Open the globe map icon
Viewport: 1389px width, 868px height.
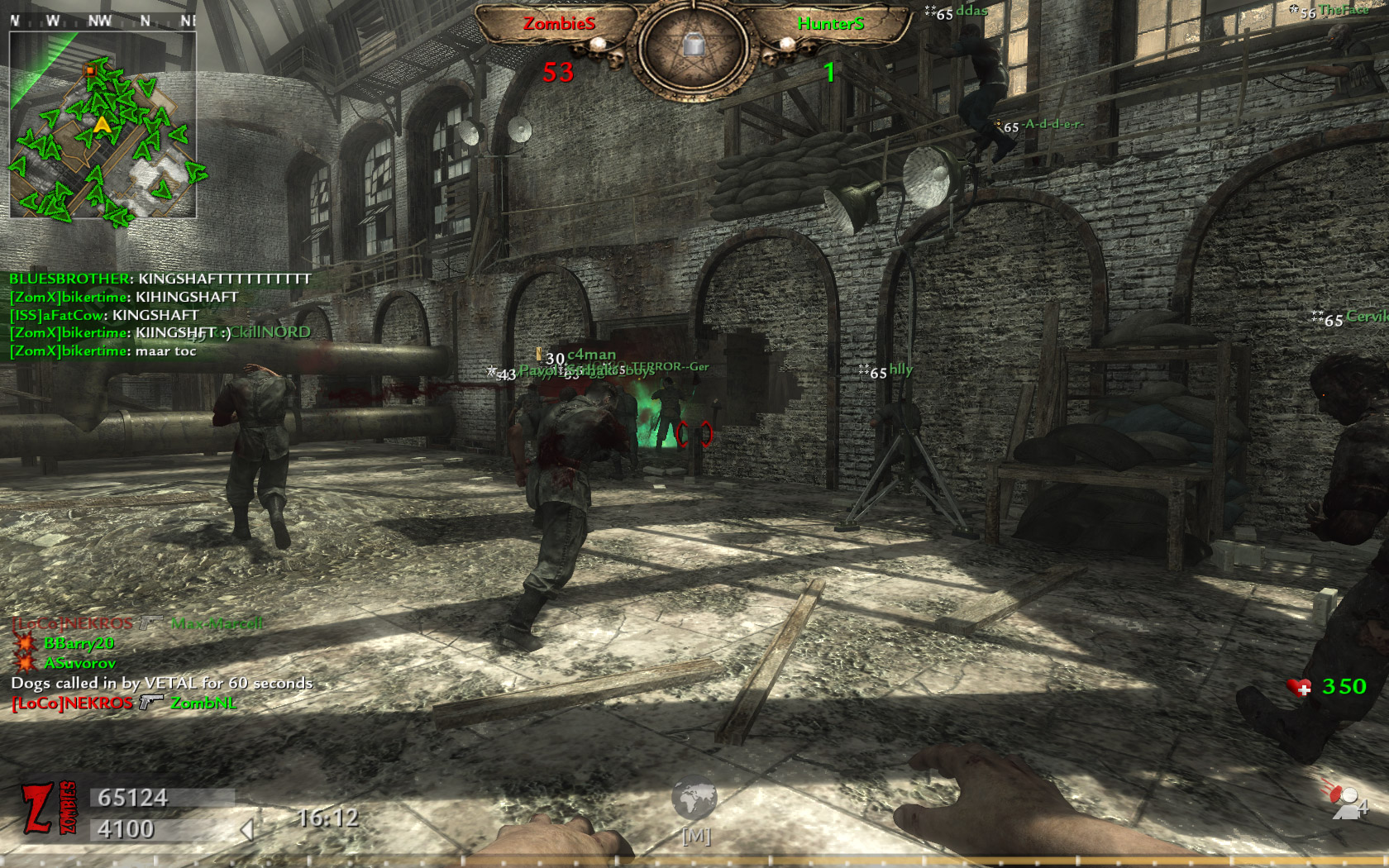pyautogui.click(x=694, y=800)
